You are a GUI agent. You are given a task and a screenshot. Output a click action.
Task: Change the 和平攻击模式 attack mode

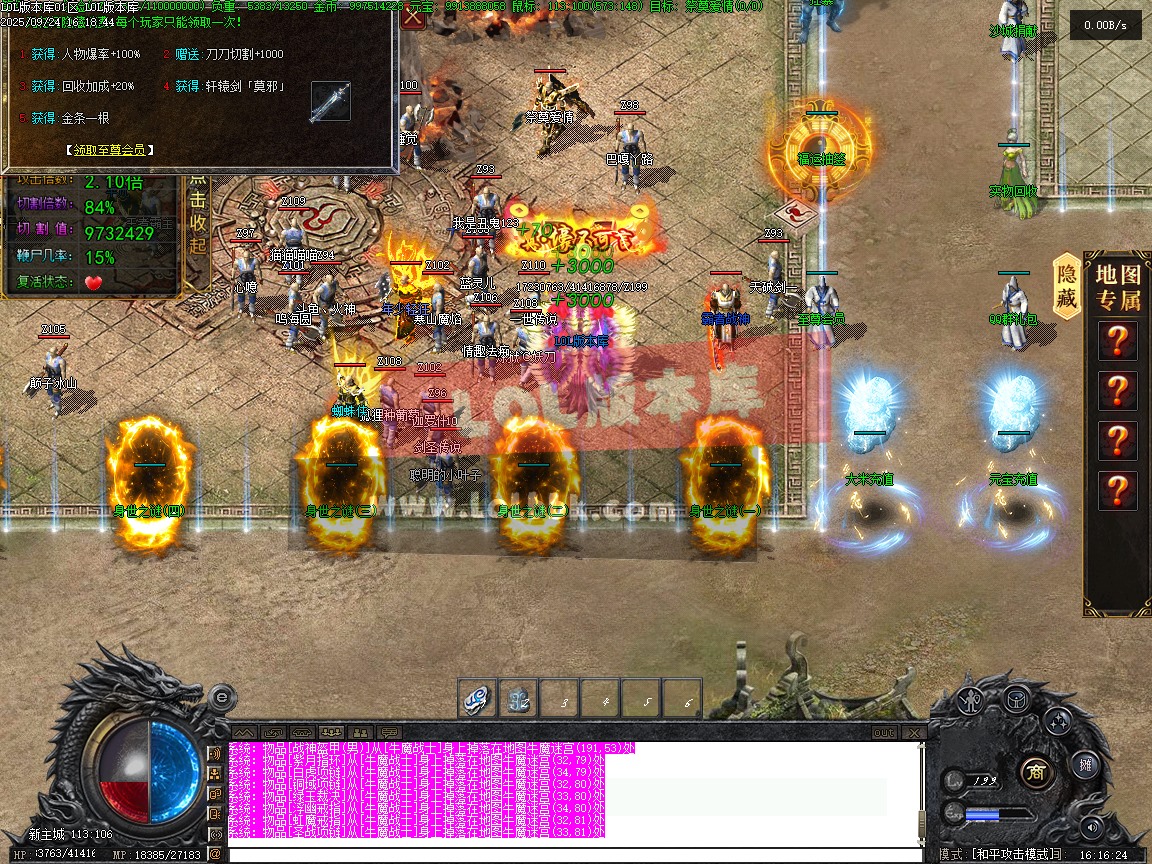coord(1016,855)
